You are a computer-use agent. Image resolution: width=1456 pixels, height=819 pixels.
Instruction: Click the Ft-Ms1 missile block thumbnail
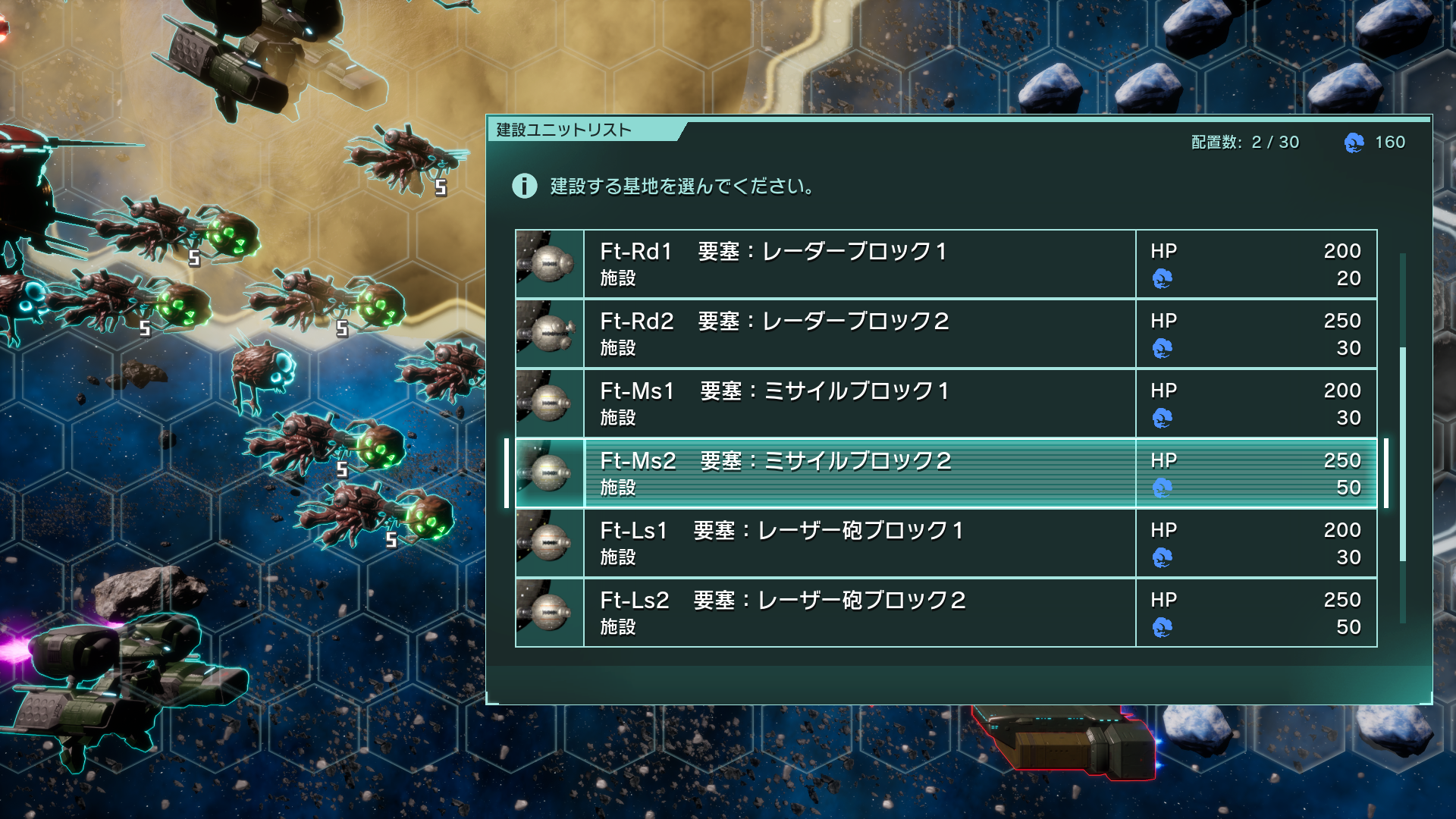(x=549, y=403)
